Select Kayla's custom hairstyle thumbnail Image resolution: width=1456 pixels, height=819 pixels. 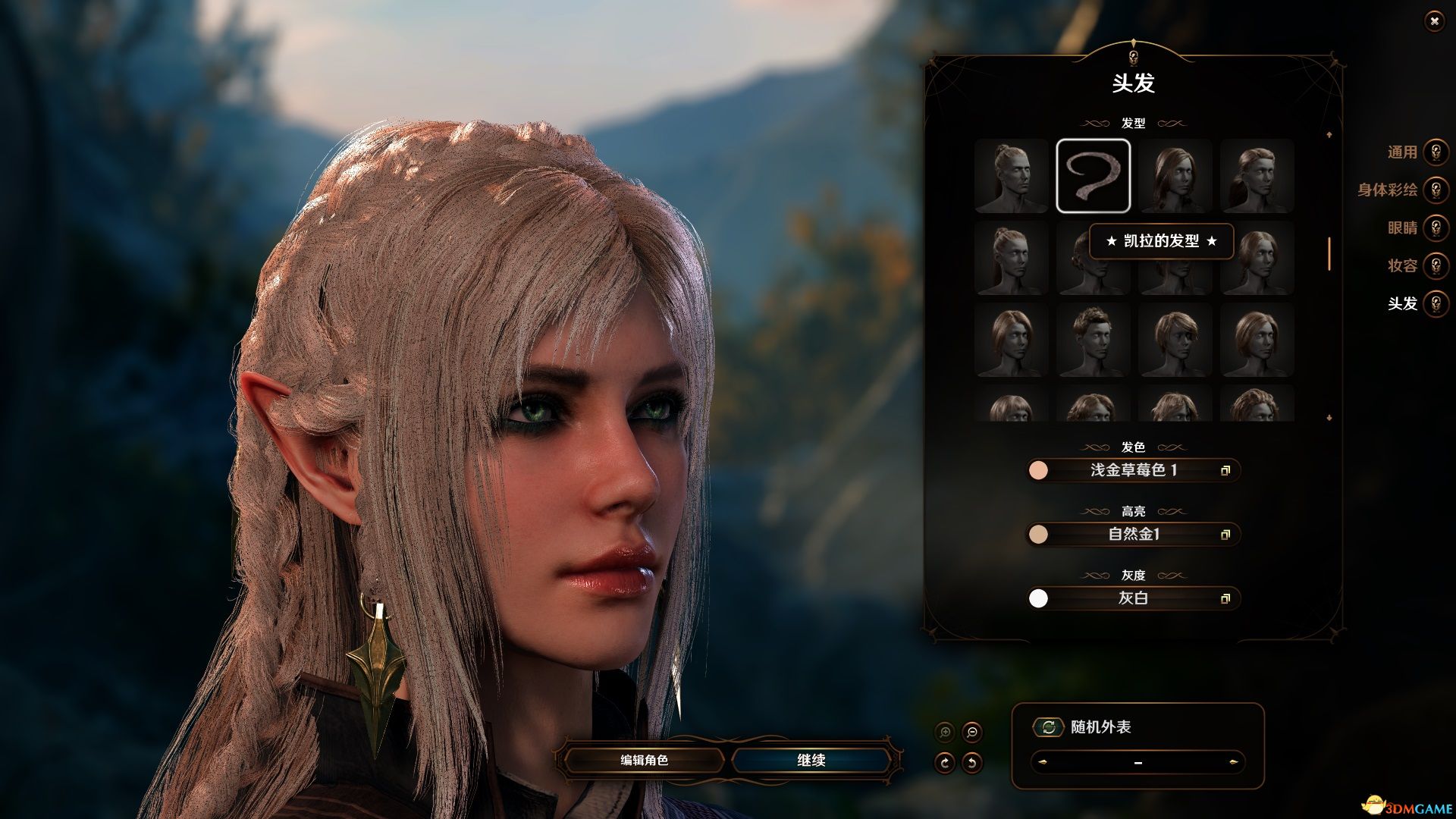point(1093,176)
